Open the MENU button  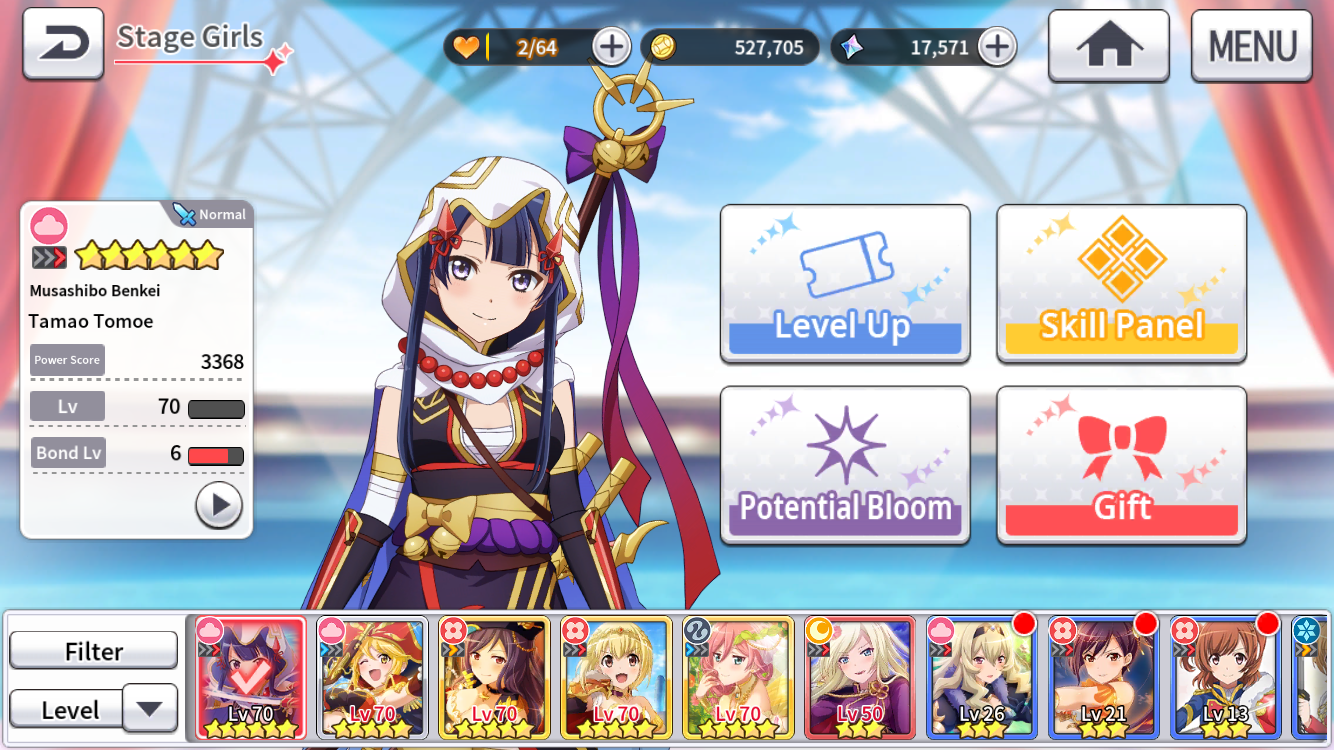tap(1251, 45)
